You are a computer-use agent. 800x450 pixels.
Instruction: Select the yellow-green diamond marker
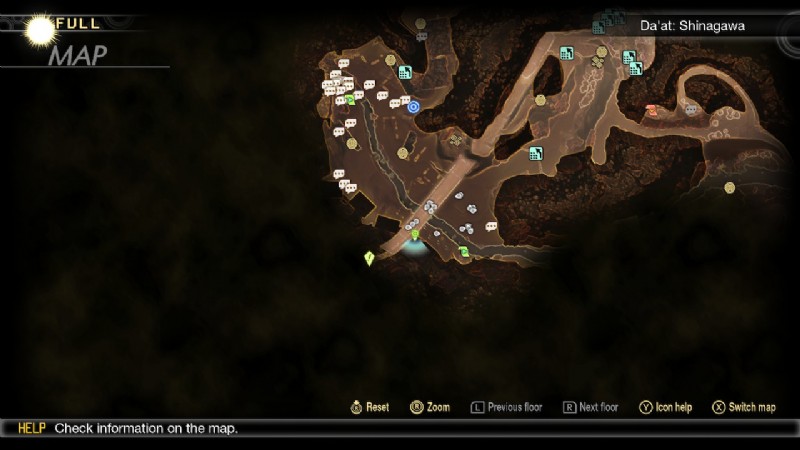369,258
